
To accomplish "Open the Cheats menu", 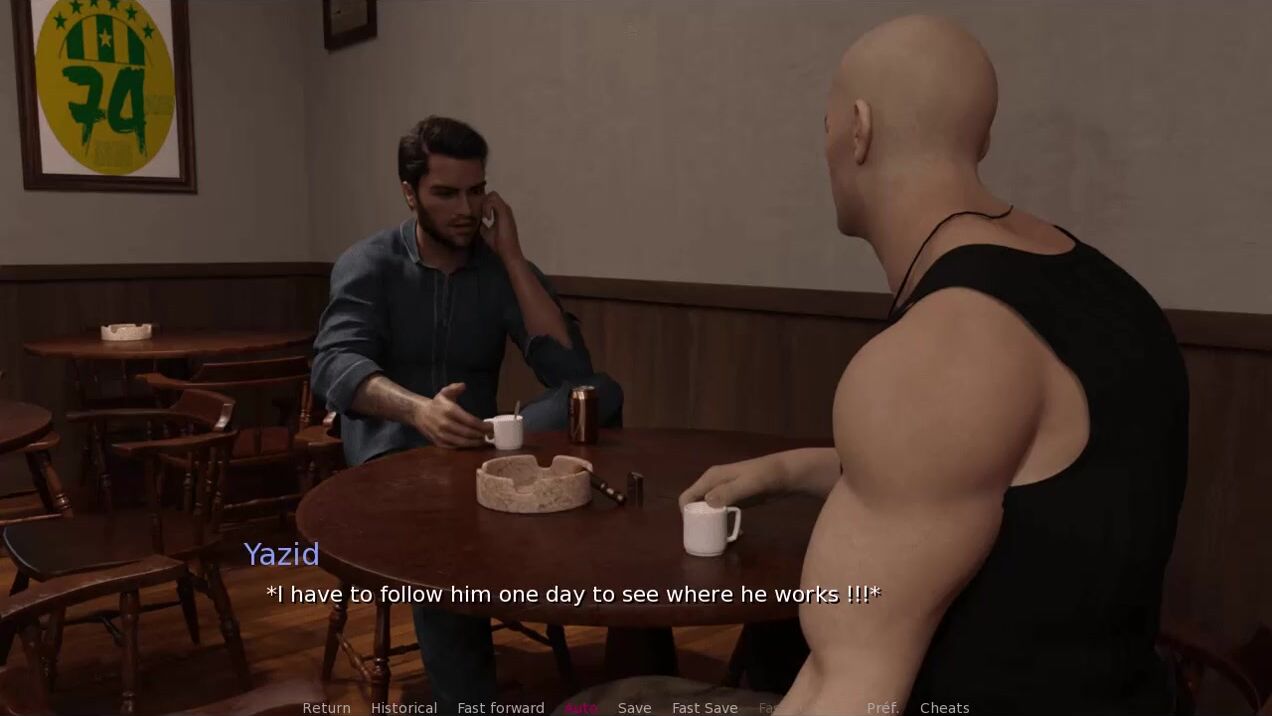I will (944, 708).
